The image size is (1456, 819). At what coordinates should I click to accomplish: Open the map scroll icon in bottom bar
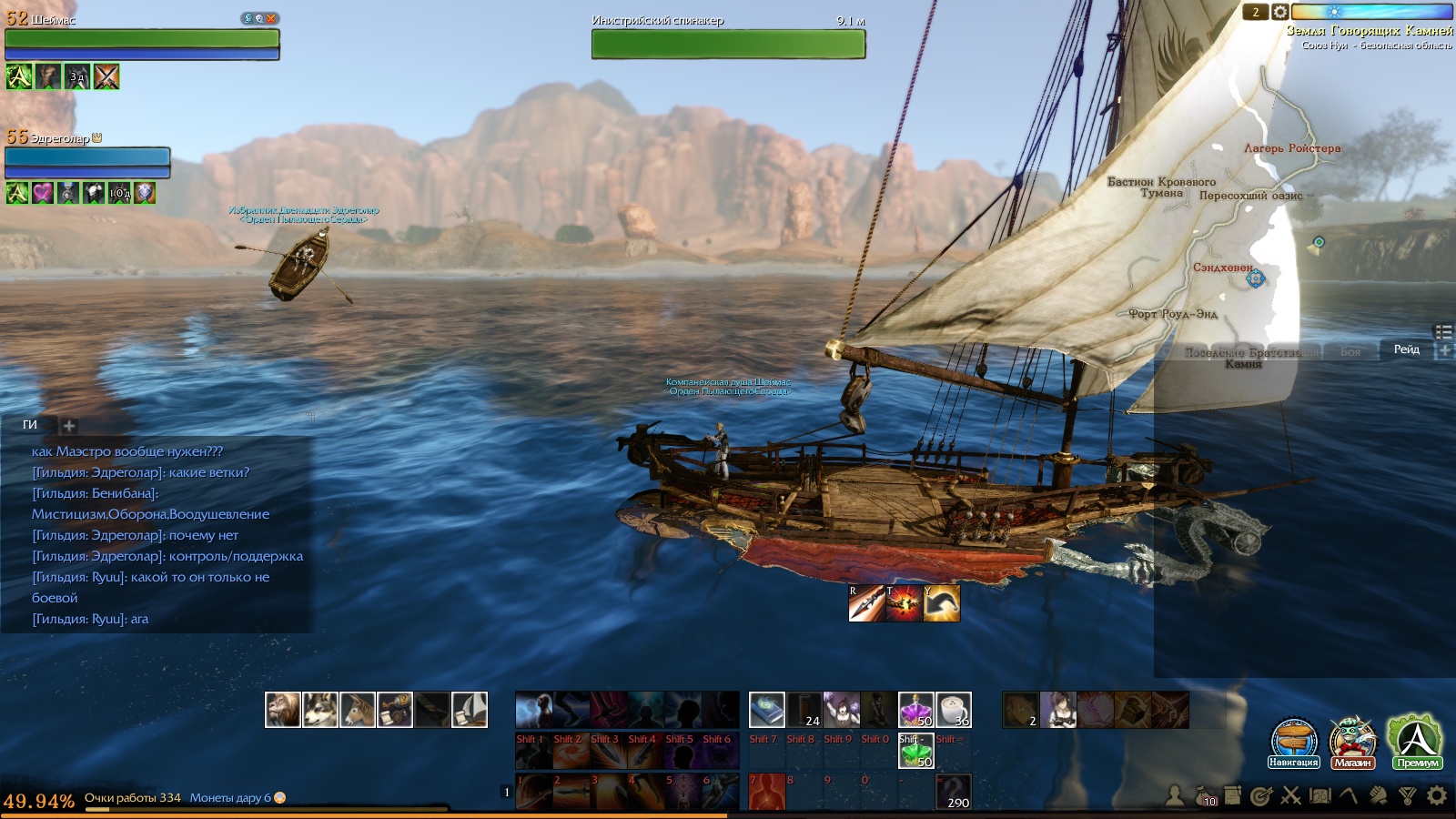coord(1319,796)
